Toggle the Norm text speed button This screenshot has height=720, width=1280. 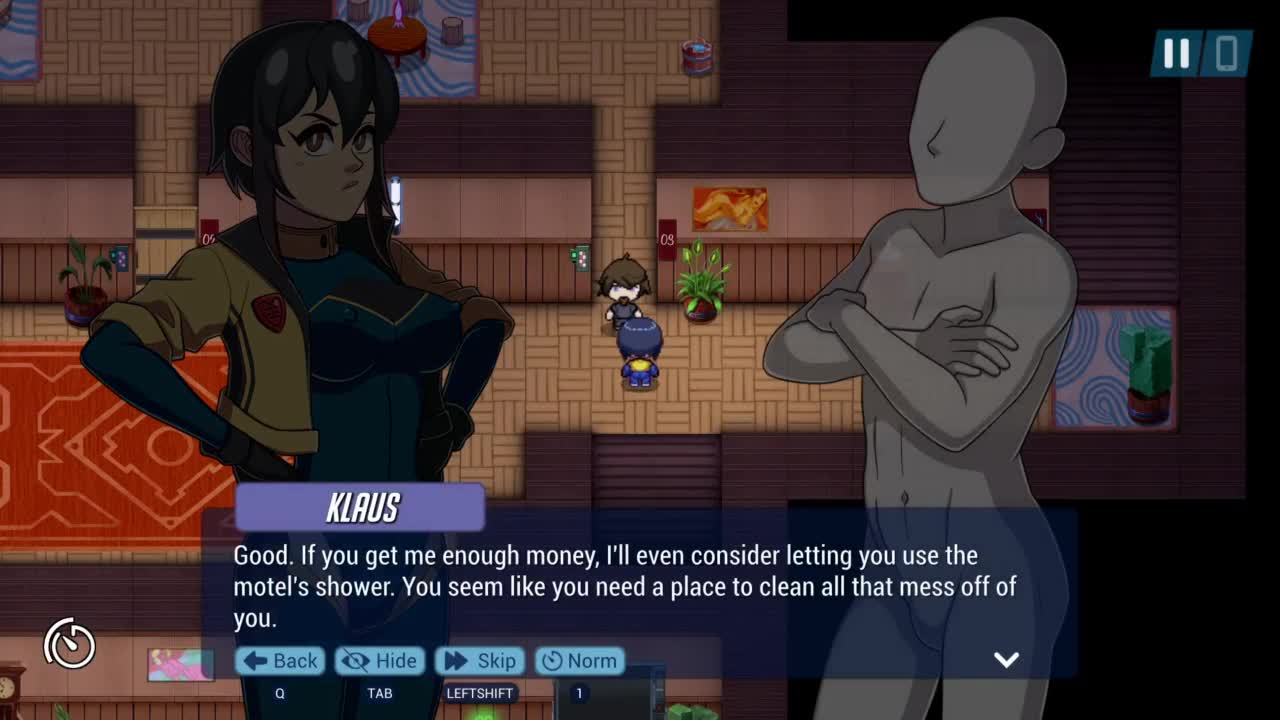tap(579, 661)
